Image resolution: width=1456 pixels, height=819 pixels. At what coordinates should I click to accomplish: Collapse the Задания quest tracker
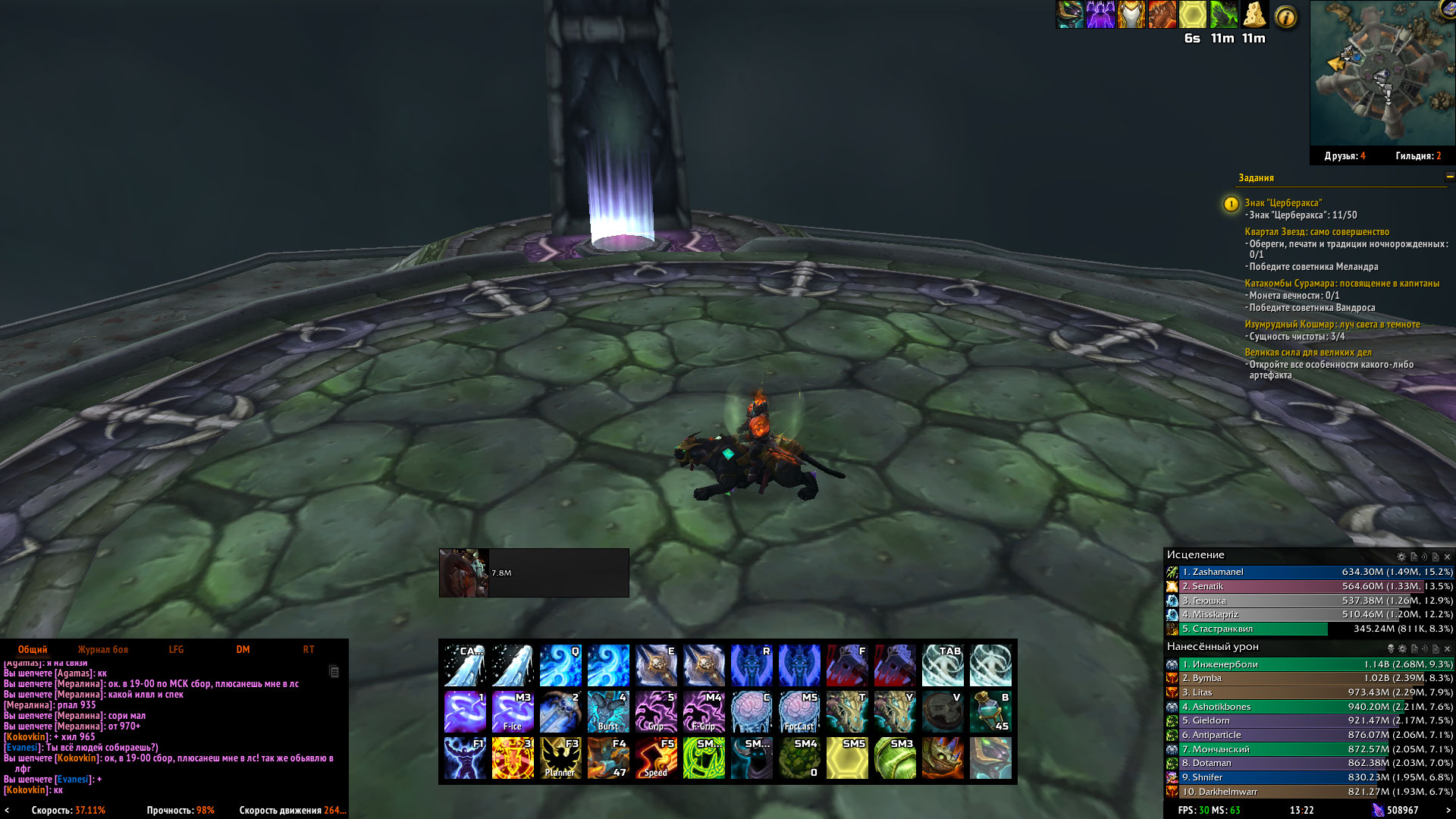[x=1450, y=177]
